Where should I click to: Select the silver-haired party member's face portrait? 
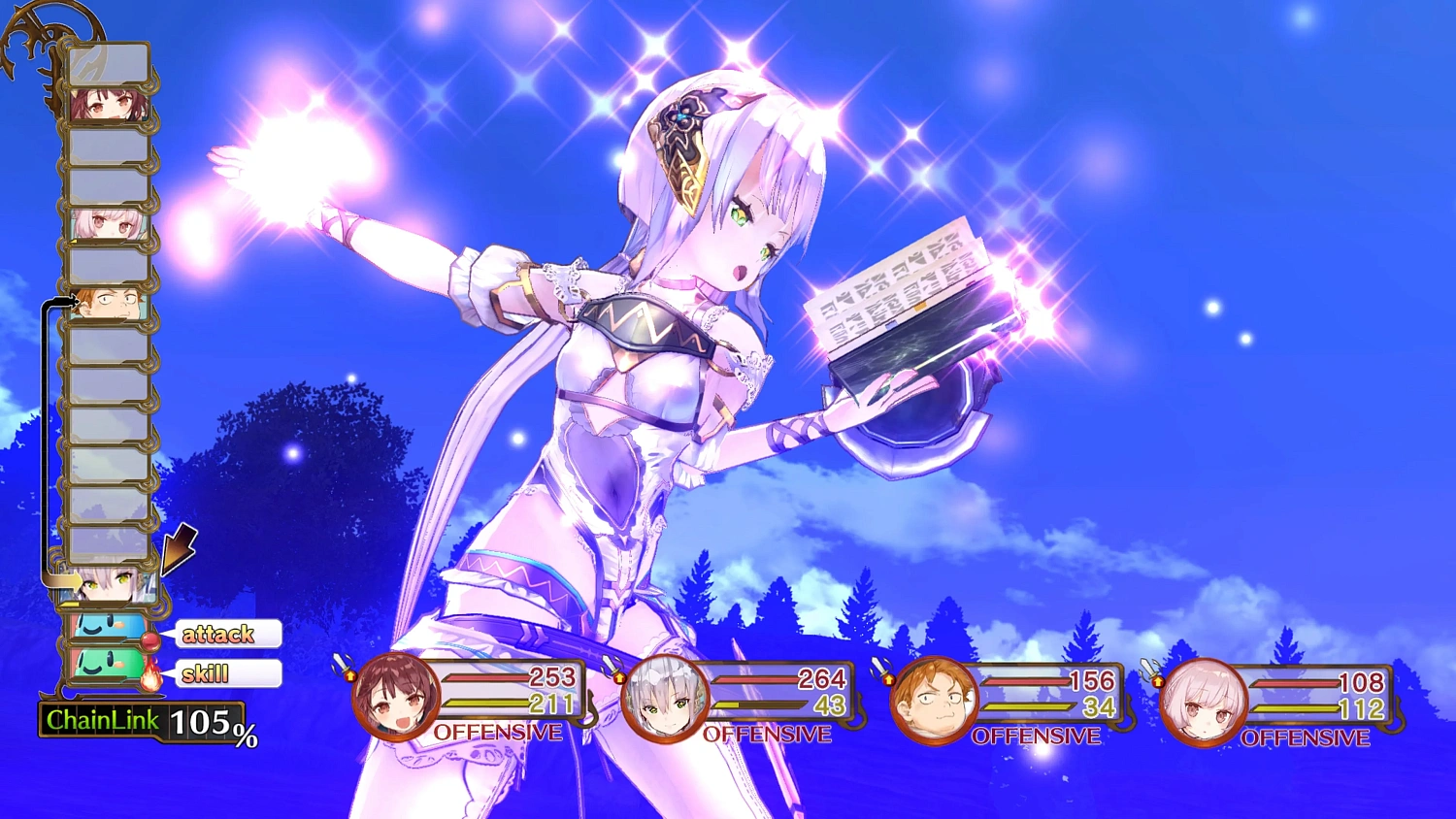click(665, 697)
